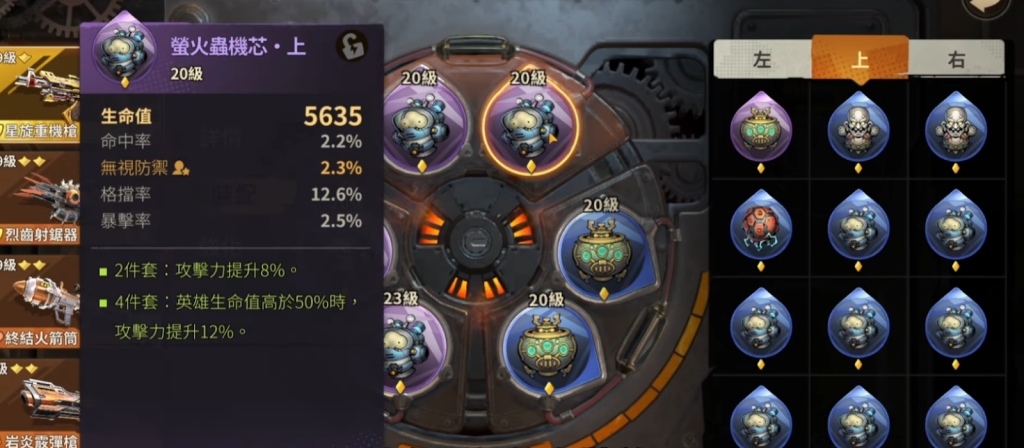
Task: Click the round icon button in the tooltip header
Action: (351, 46)
